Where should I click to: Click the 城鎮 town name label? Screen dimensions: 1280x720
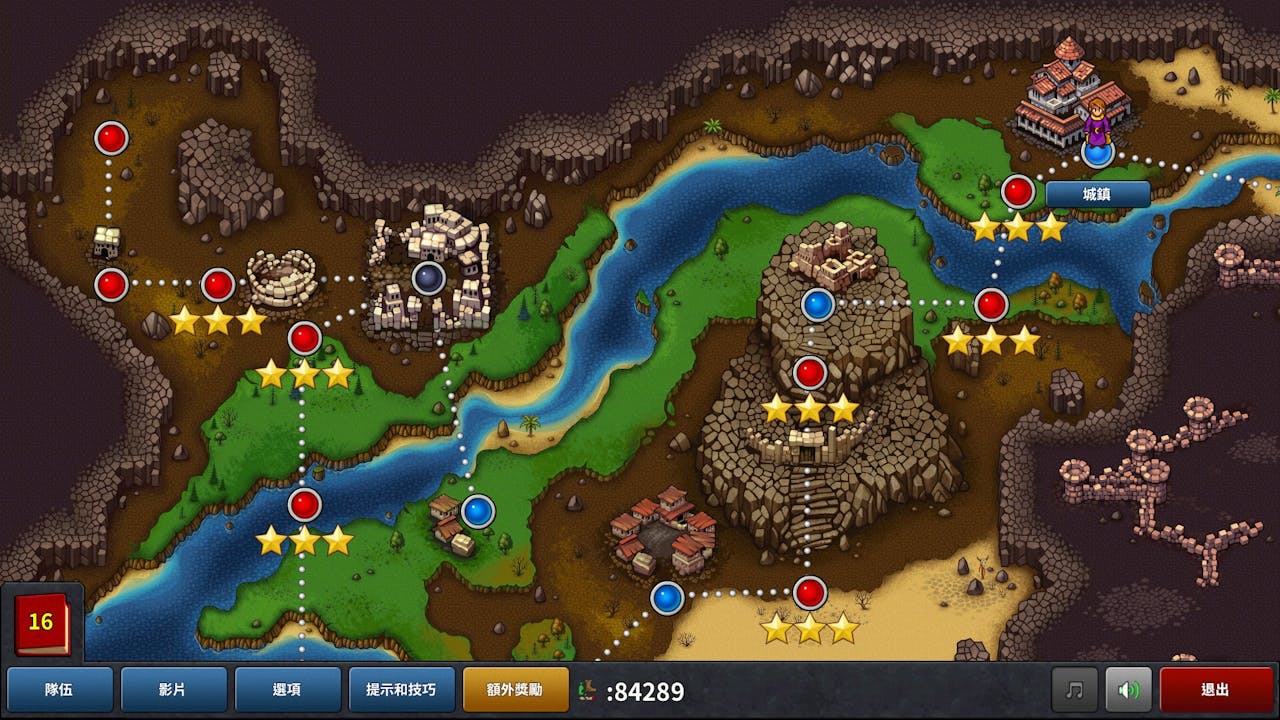[1098, 195]
